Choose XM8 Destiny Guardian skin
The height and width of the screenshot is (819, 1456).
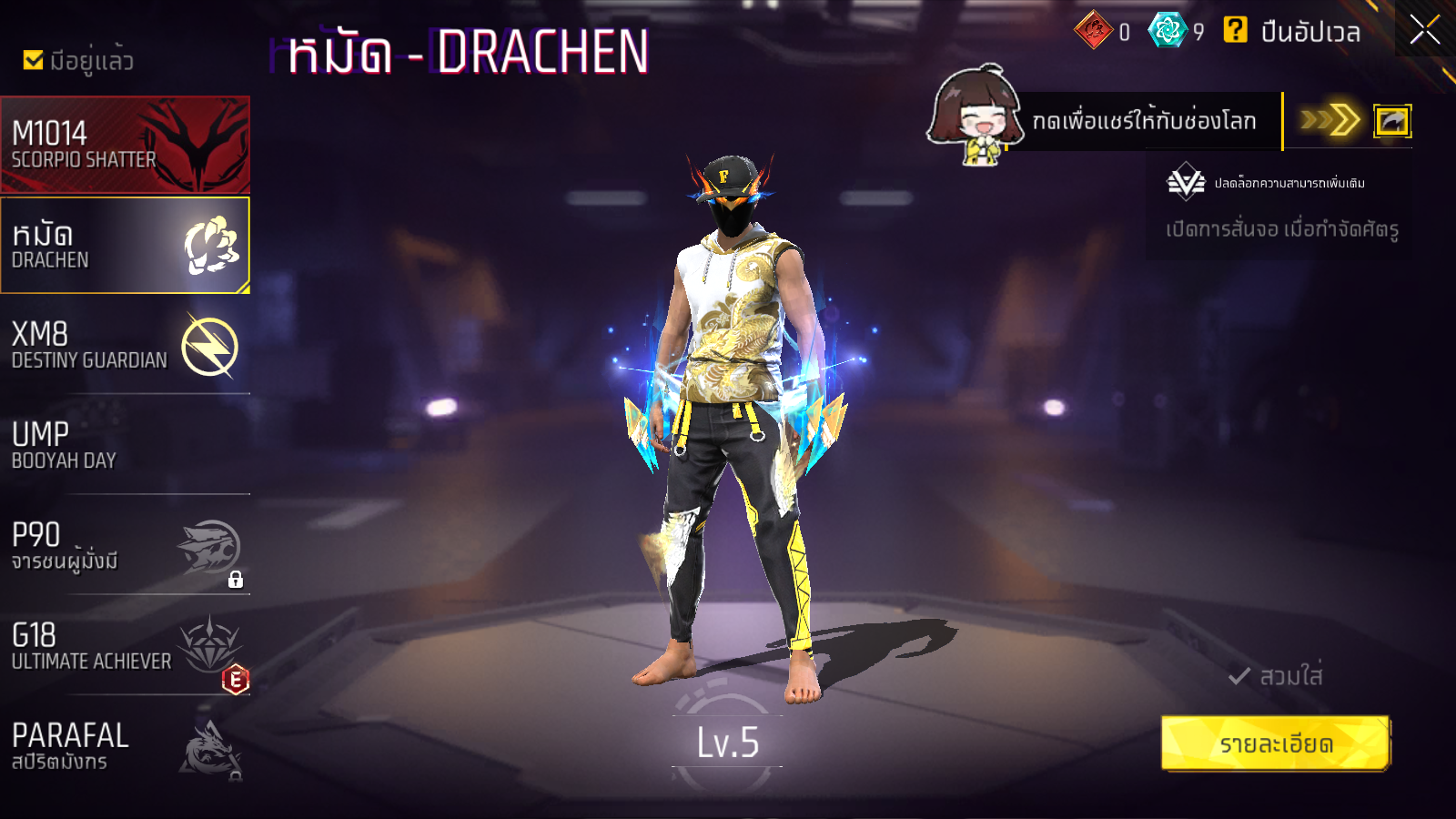(x=125, y=346)
